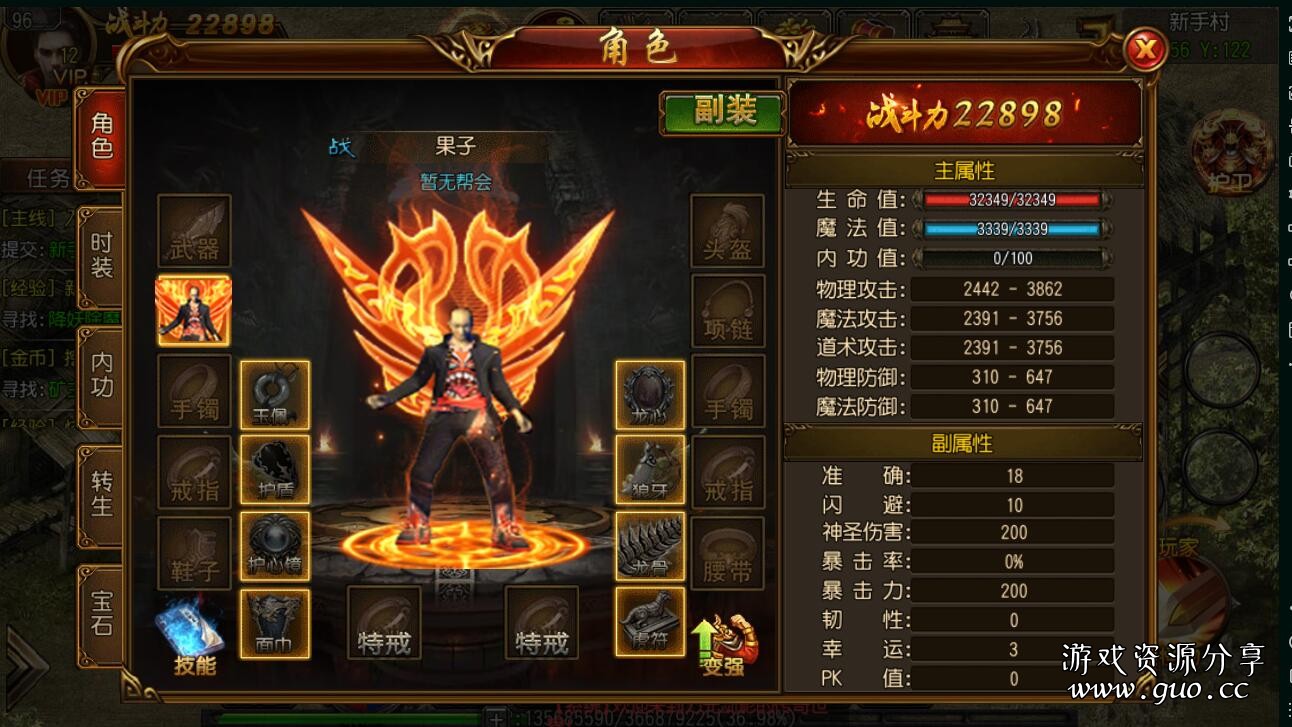Choose the 面巾 face scarf slot
Image resolution: width=1292 pixels, height=727 pixels.
[274, 624]
